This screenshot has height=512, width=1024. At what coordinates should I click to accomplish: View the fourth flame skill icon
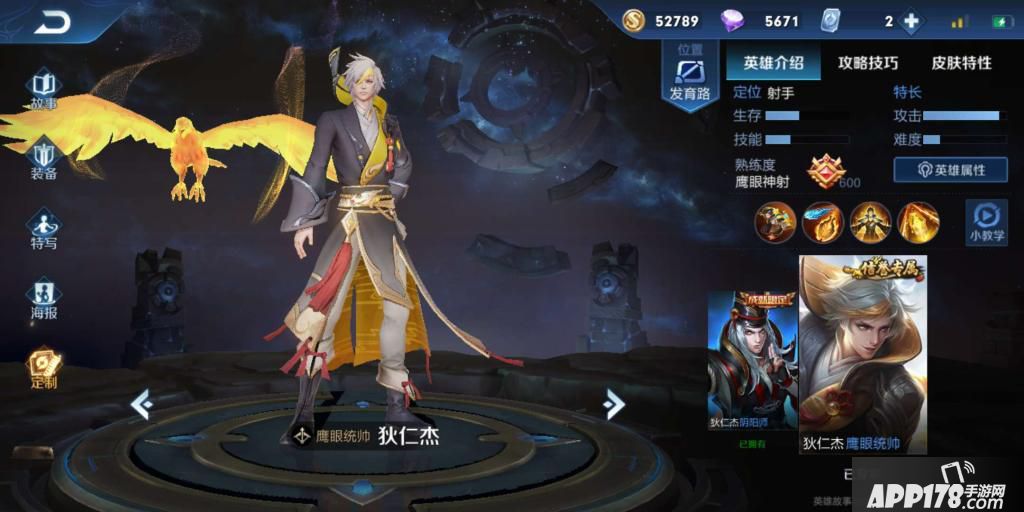click(x=917, y=221)
